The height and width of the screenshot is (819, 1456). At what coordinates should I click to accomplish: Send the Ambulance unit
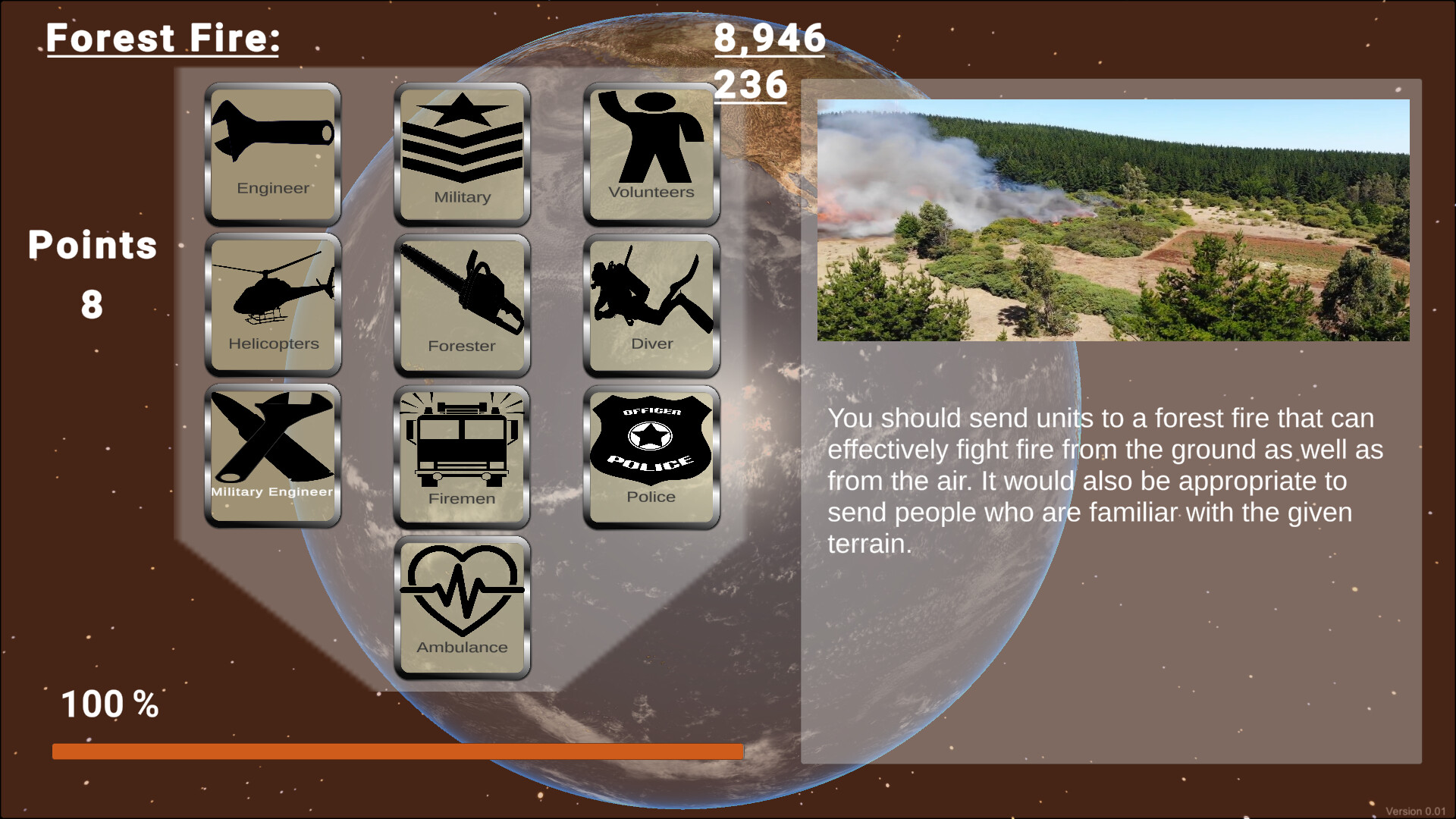point(461,603)
